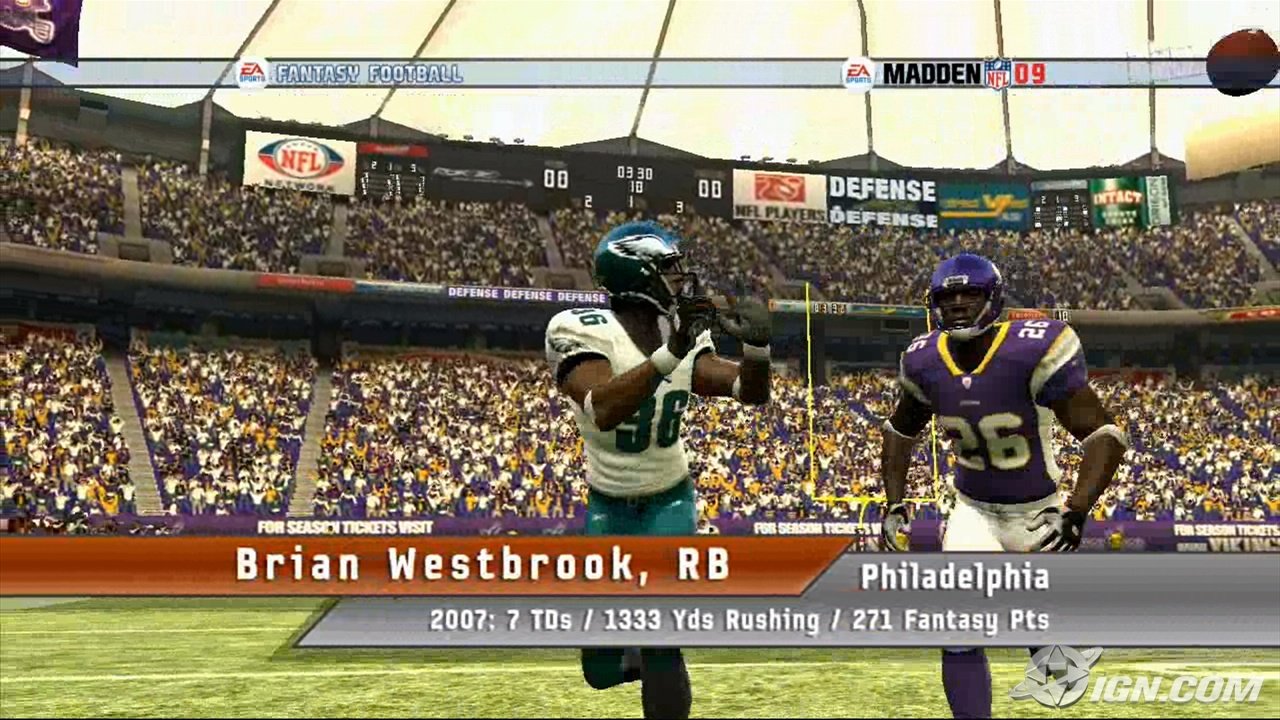Expand the Brian Westbrook player banner
Screen dimensions: 1280x720
pos(420,568)
